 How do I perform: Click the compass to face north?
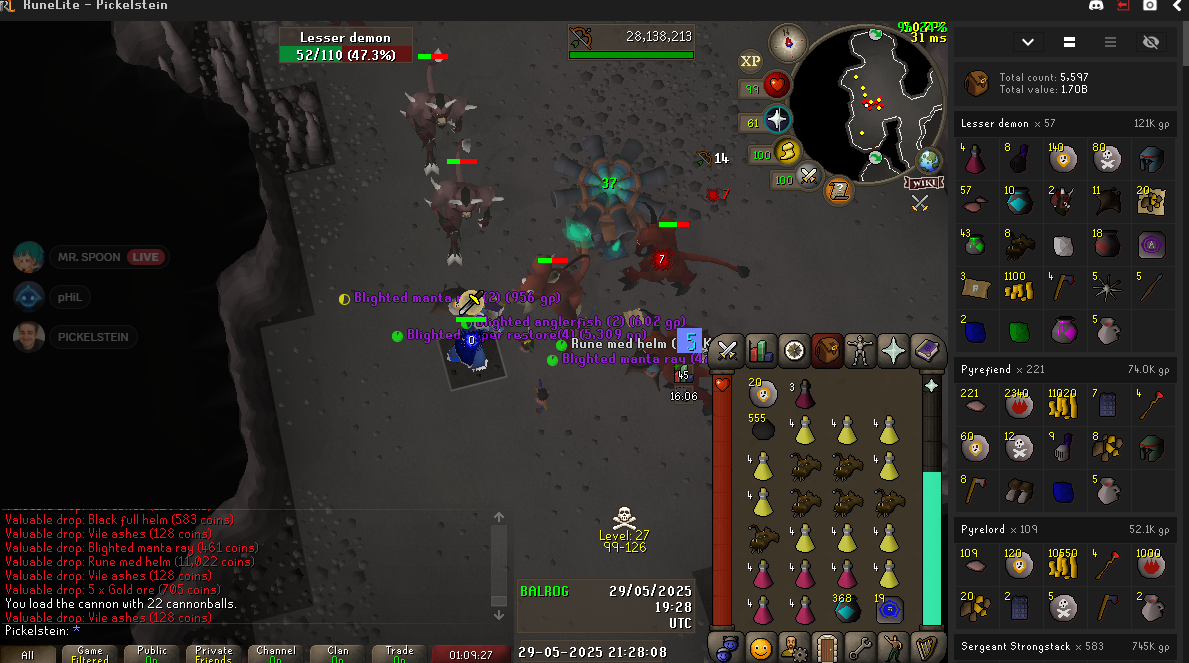coord(788,43)
